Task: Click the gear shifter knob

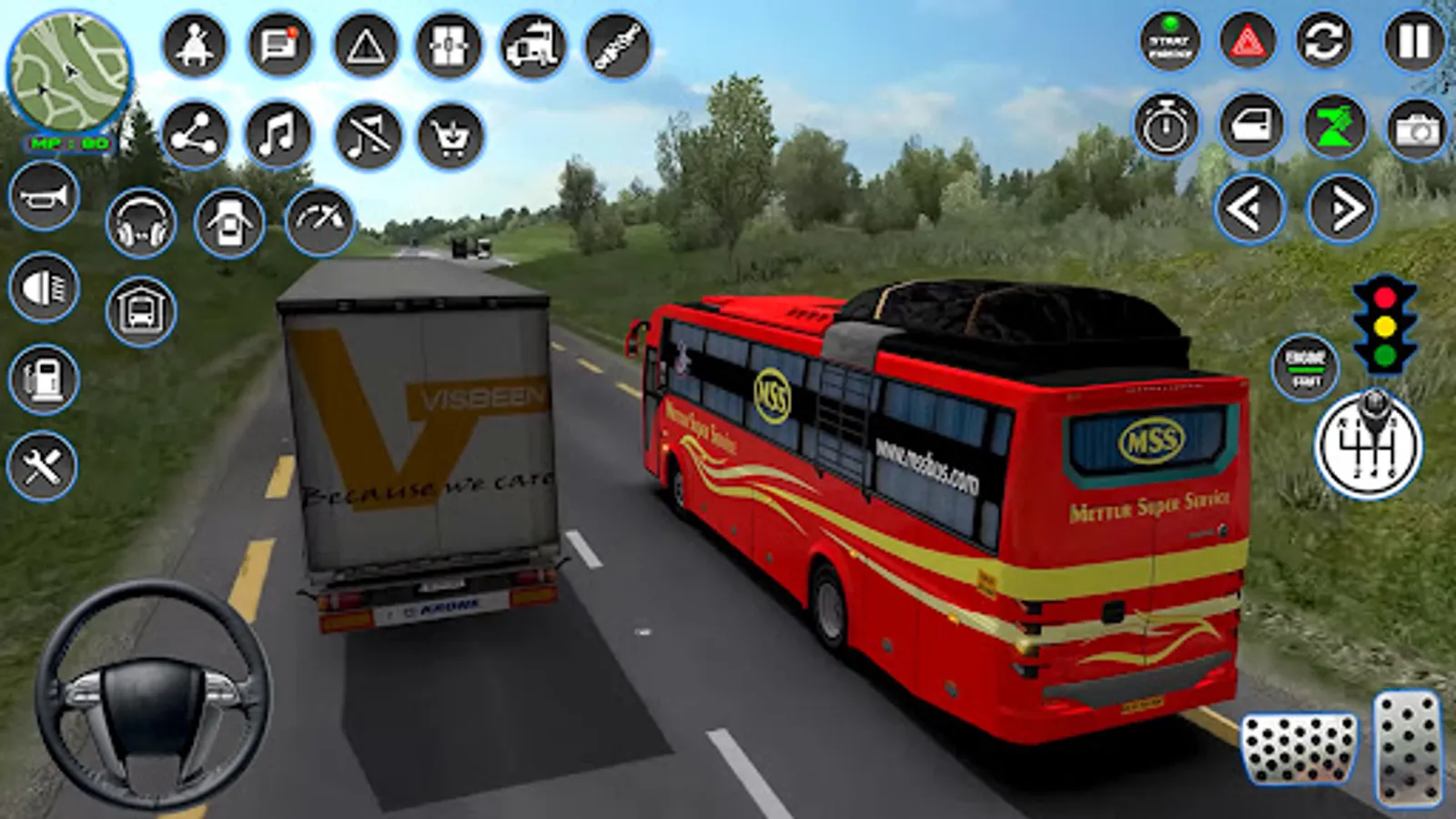Action: pyautogui.click(x=1368, y=446)
